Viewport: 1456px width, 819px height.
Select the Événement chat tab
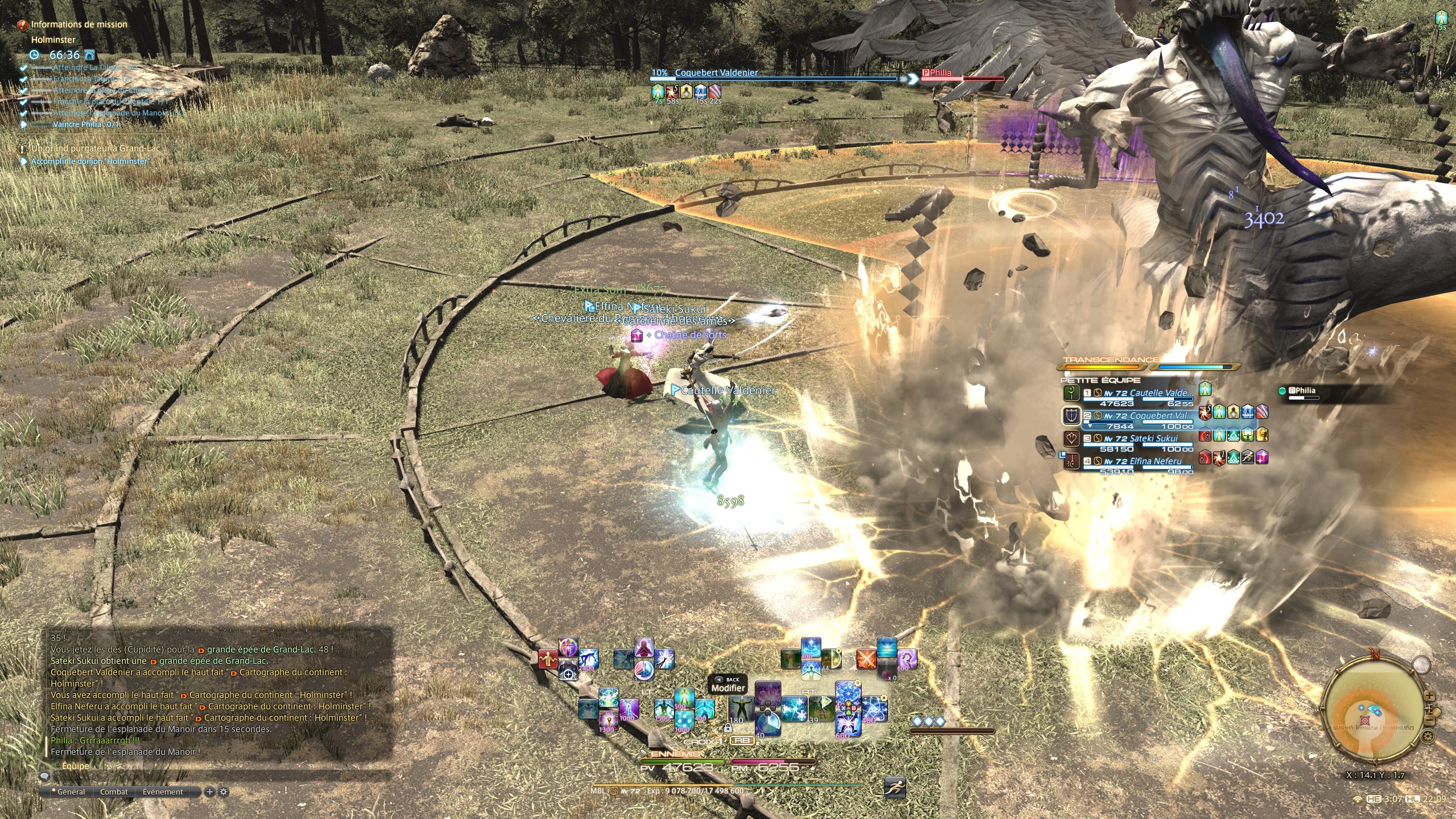pyautogui.click(x=163, y=792)
